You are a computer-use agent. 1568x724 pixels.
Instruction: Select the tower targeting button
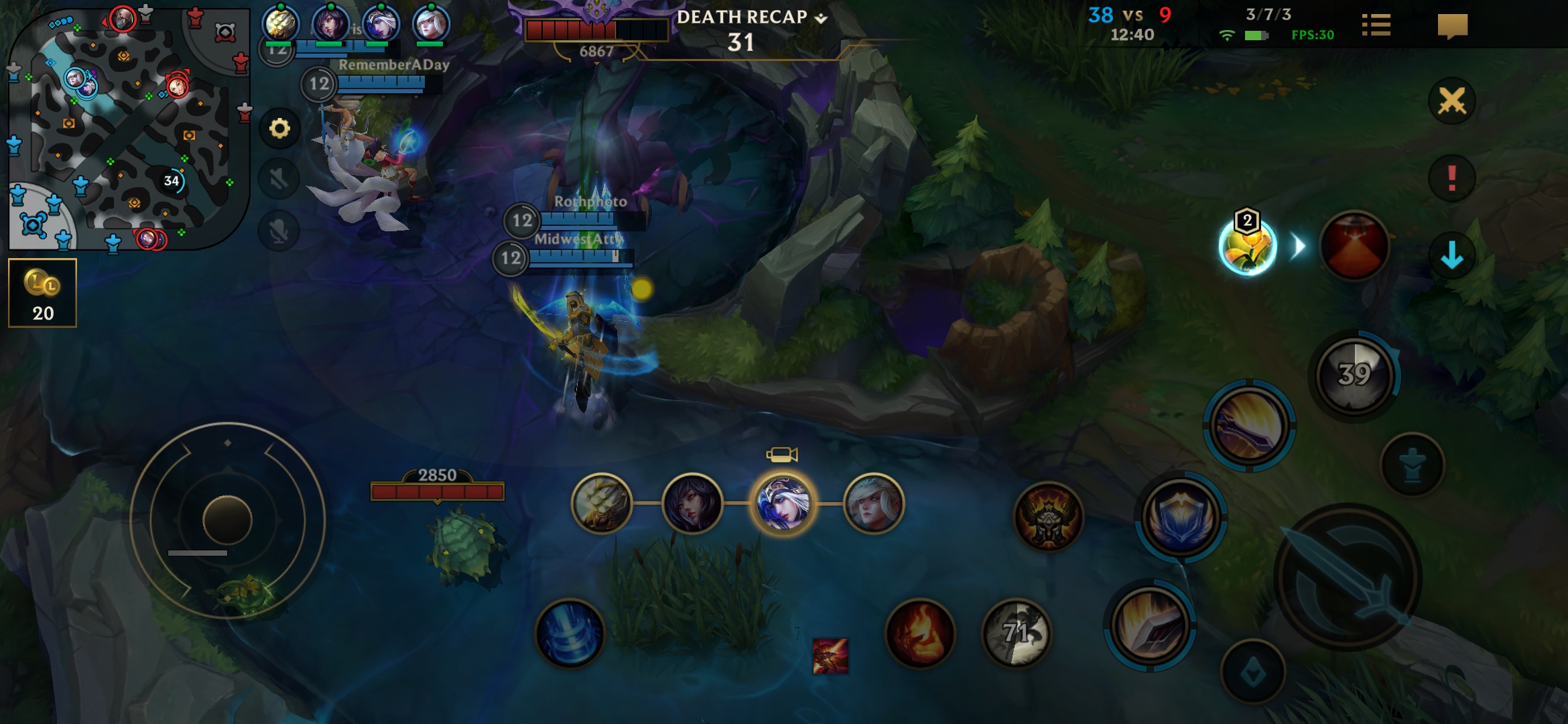[1413, 465]
